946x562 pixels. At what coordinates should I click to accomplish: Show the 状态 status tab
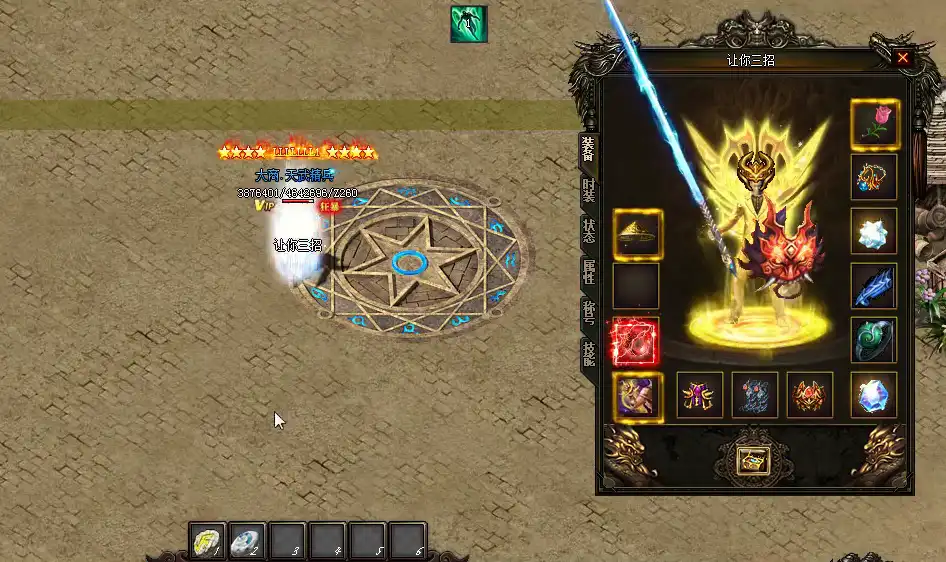pyautogui.click(x=588, y=231)
